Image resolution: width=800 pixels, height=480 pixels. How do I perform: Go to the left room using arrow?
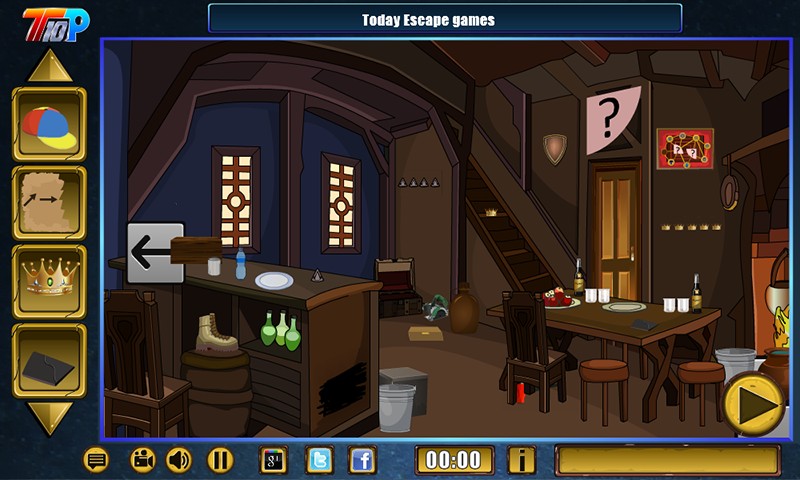coord(155,252)
